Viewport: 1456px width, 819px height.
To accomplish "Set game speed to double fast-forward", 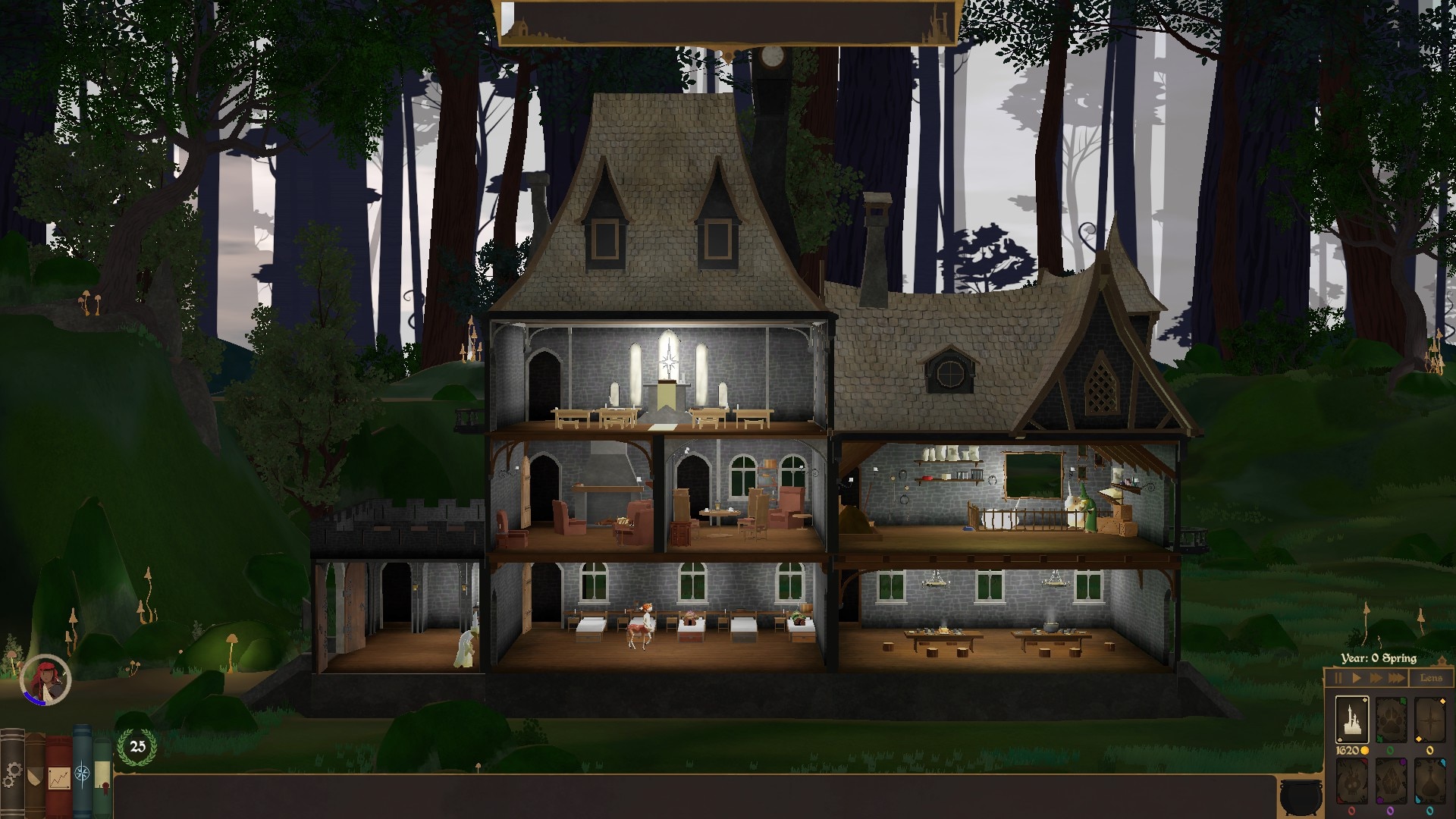I will [x=1376, y=678].
